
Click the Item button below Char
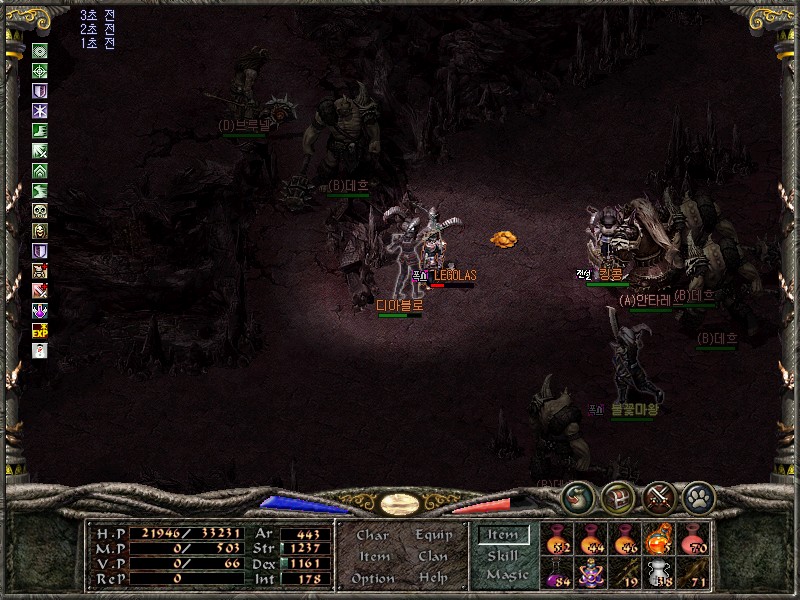[374, 556]
